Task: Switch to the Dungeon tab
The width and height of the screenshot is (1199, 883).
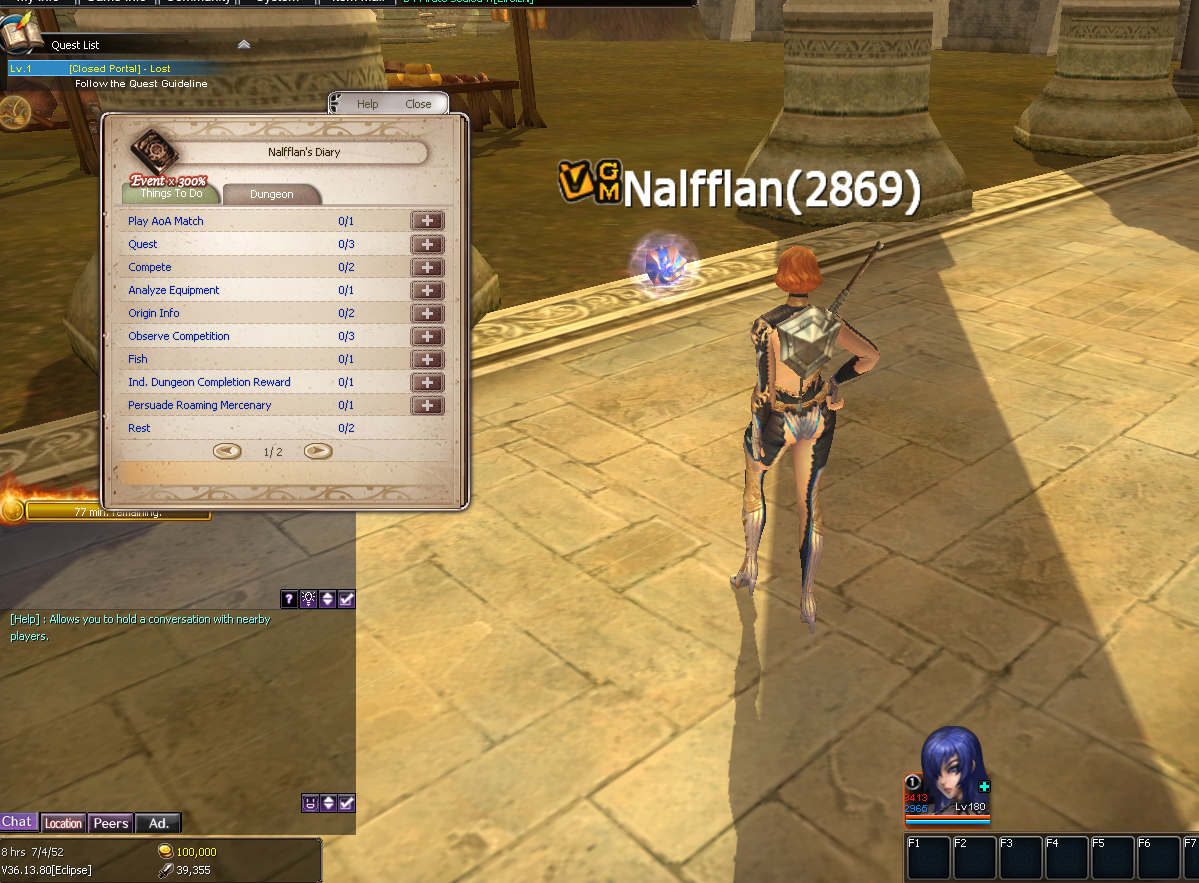Action: click(271, 194)
